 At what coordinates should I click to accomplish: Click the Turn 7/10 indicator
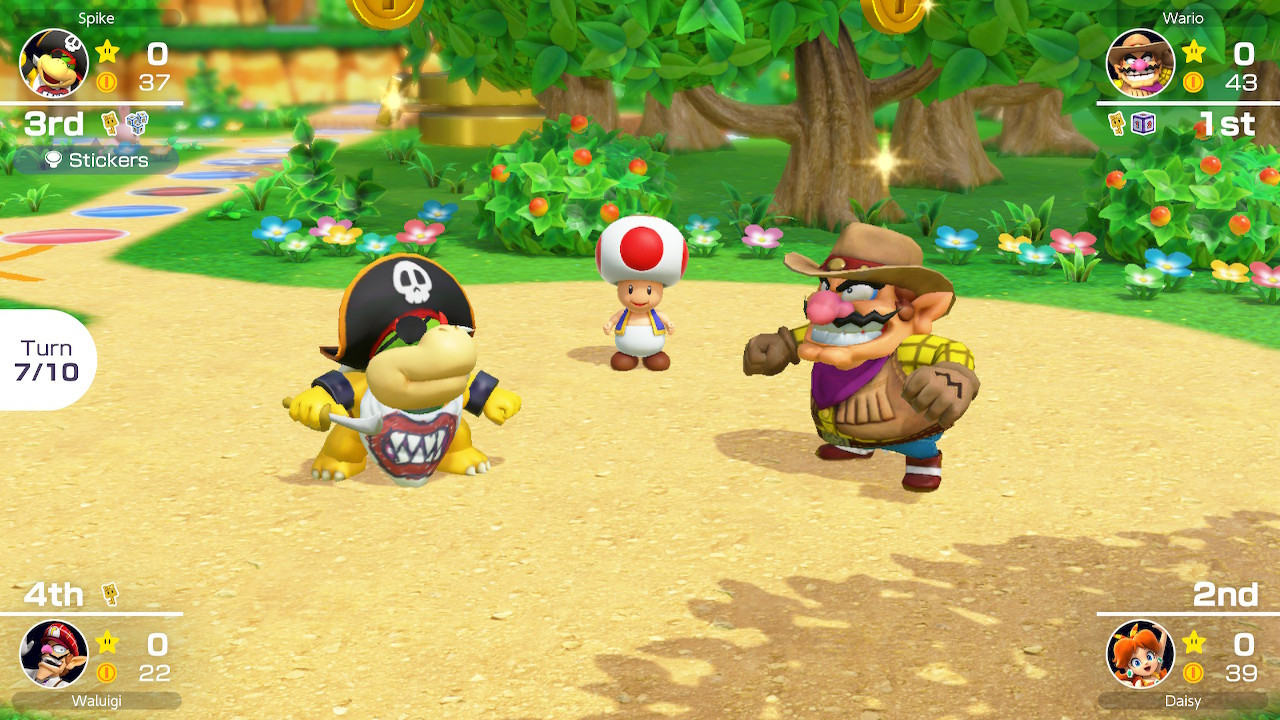point(45,360)
